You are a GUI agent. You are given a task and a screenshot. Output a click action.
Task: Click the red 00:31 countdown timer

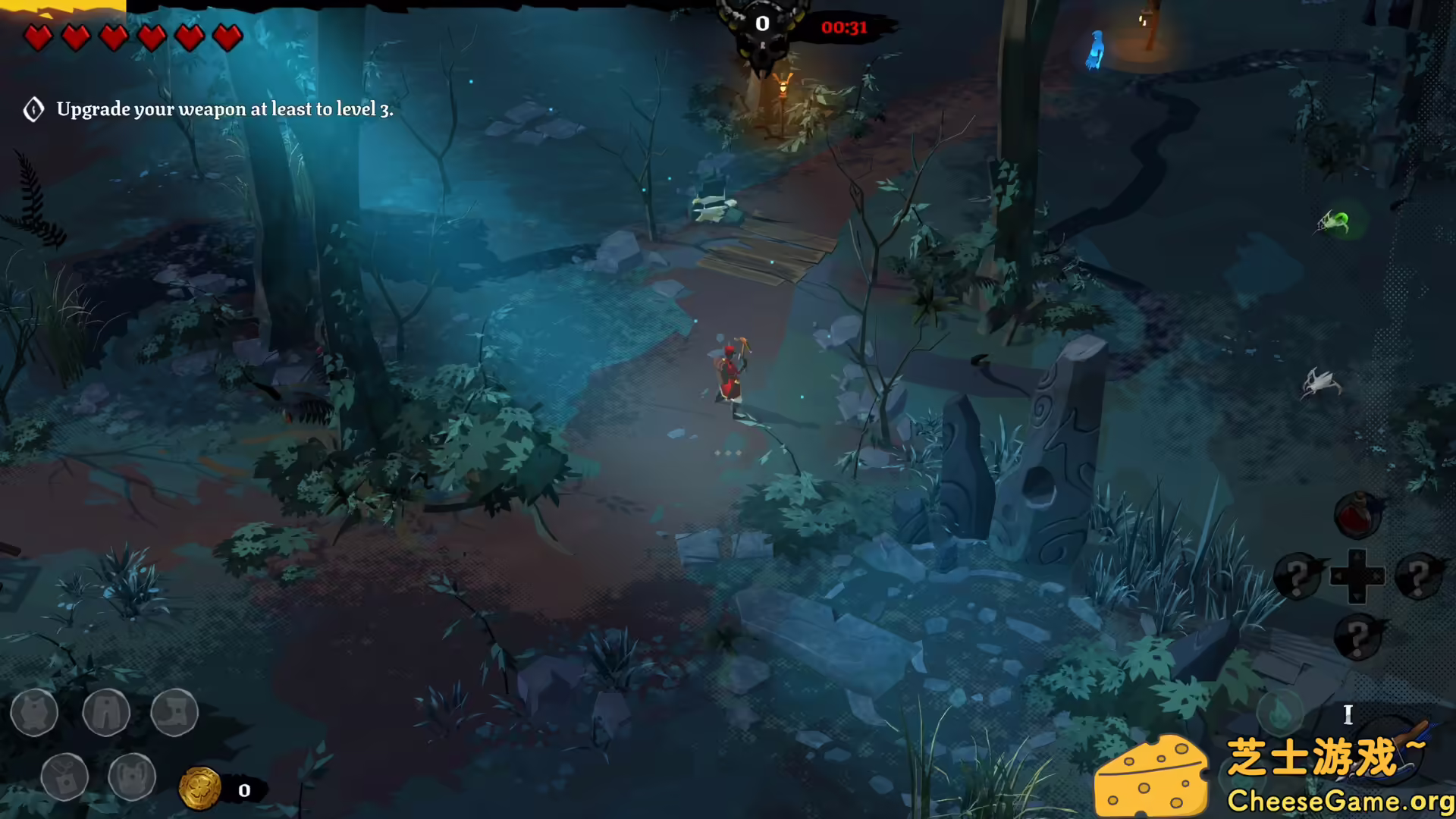844,27
